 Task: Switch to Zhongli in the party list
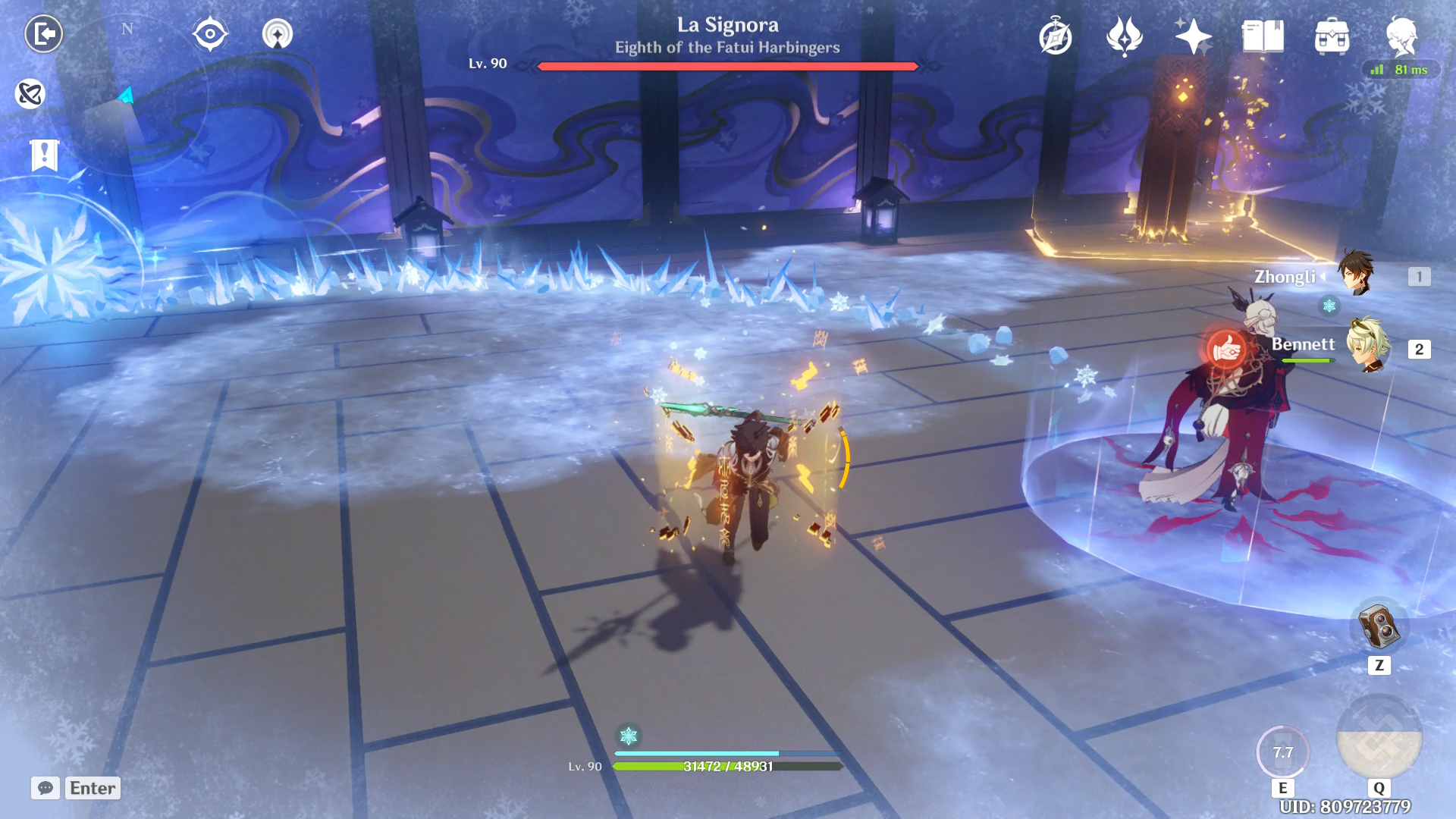pyautogui.click(x=1356, y=273)
